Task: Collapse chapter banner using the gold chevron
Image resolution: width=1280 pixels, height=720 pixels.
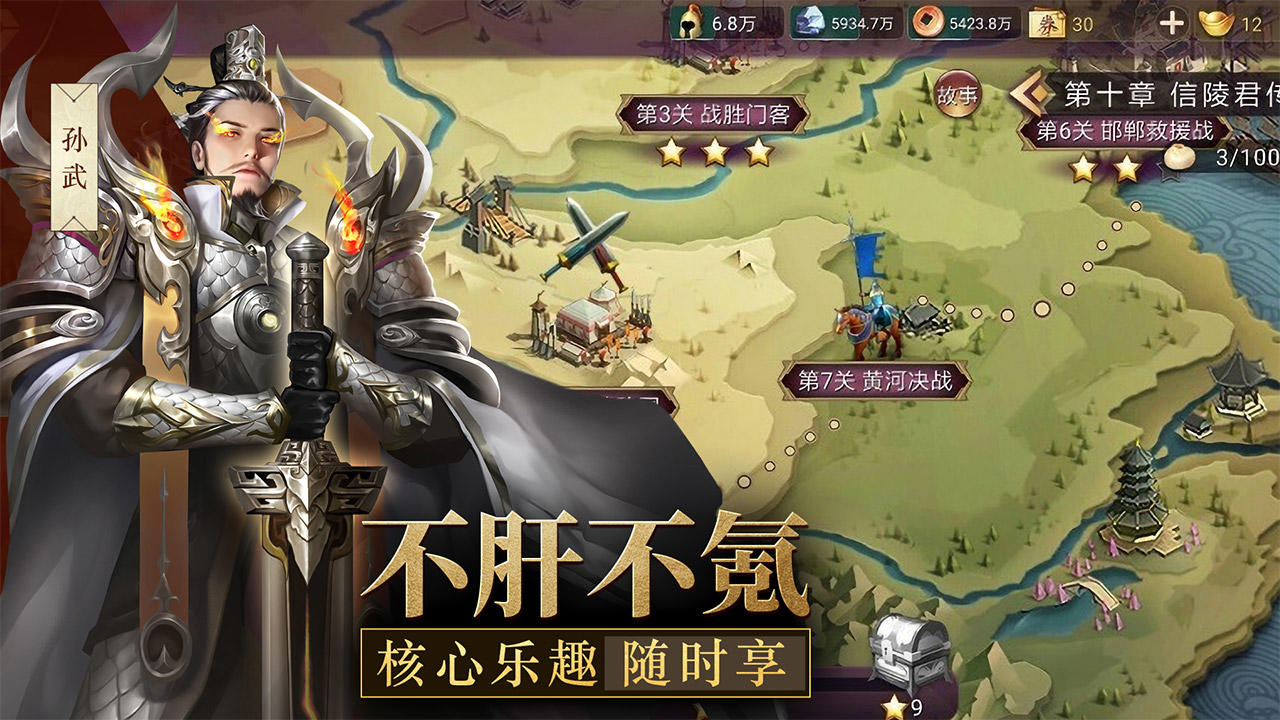Action: (1033, 93)
